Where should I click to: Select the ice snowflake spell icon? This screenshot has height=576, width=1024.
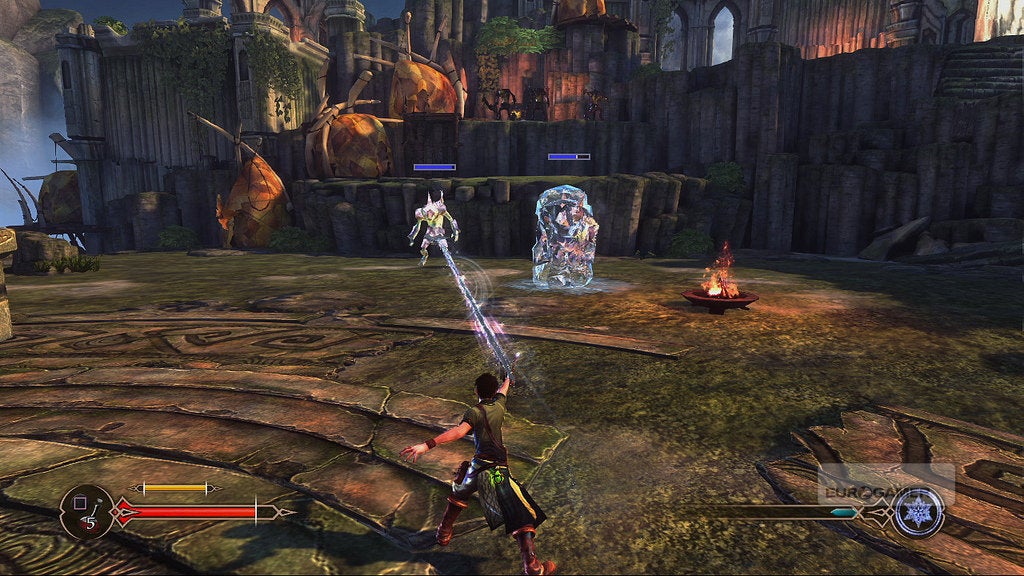point(918,512)
